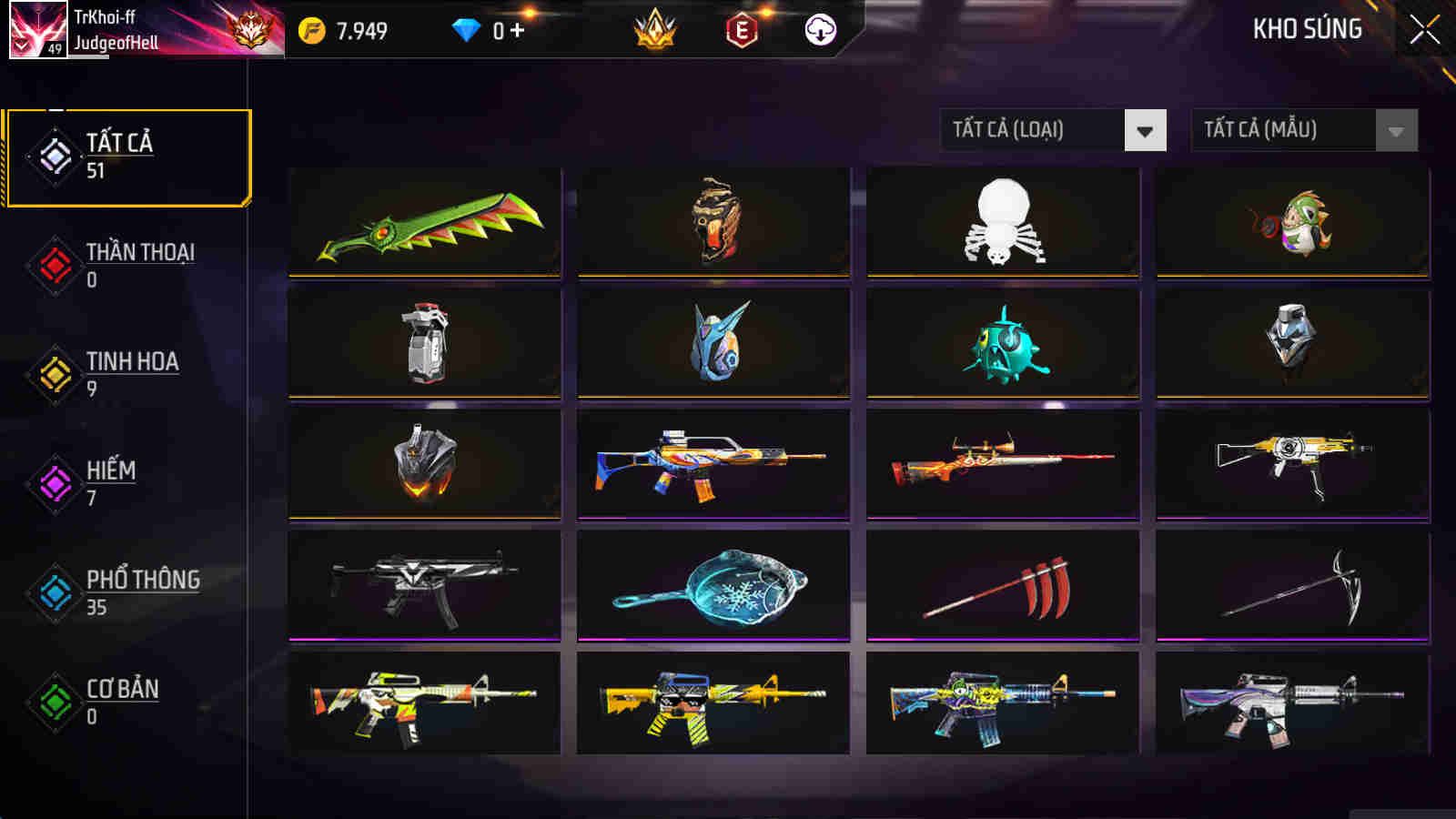The height and width of the screenshot is (819, 1456).
Task: Click the red E event icon
Action: coord(742,28)
